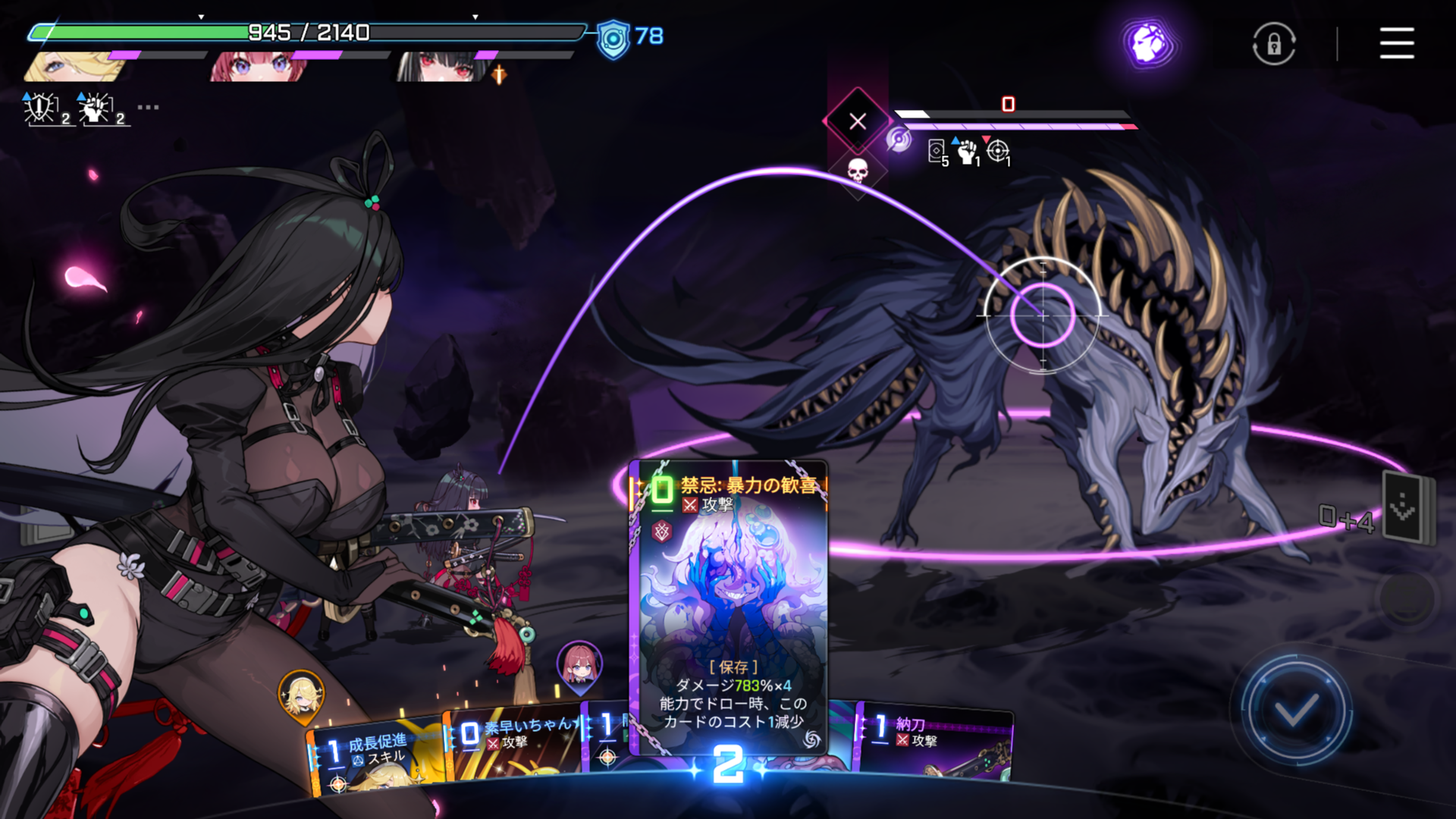Toggle the padlock auto-lock icon
Viewport: 1456px width, 819px height.
tap(1273, 44)
